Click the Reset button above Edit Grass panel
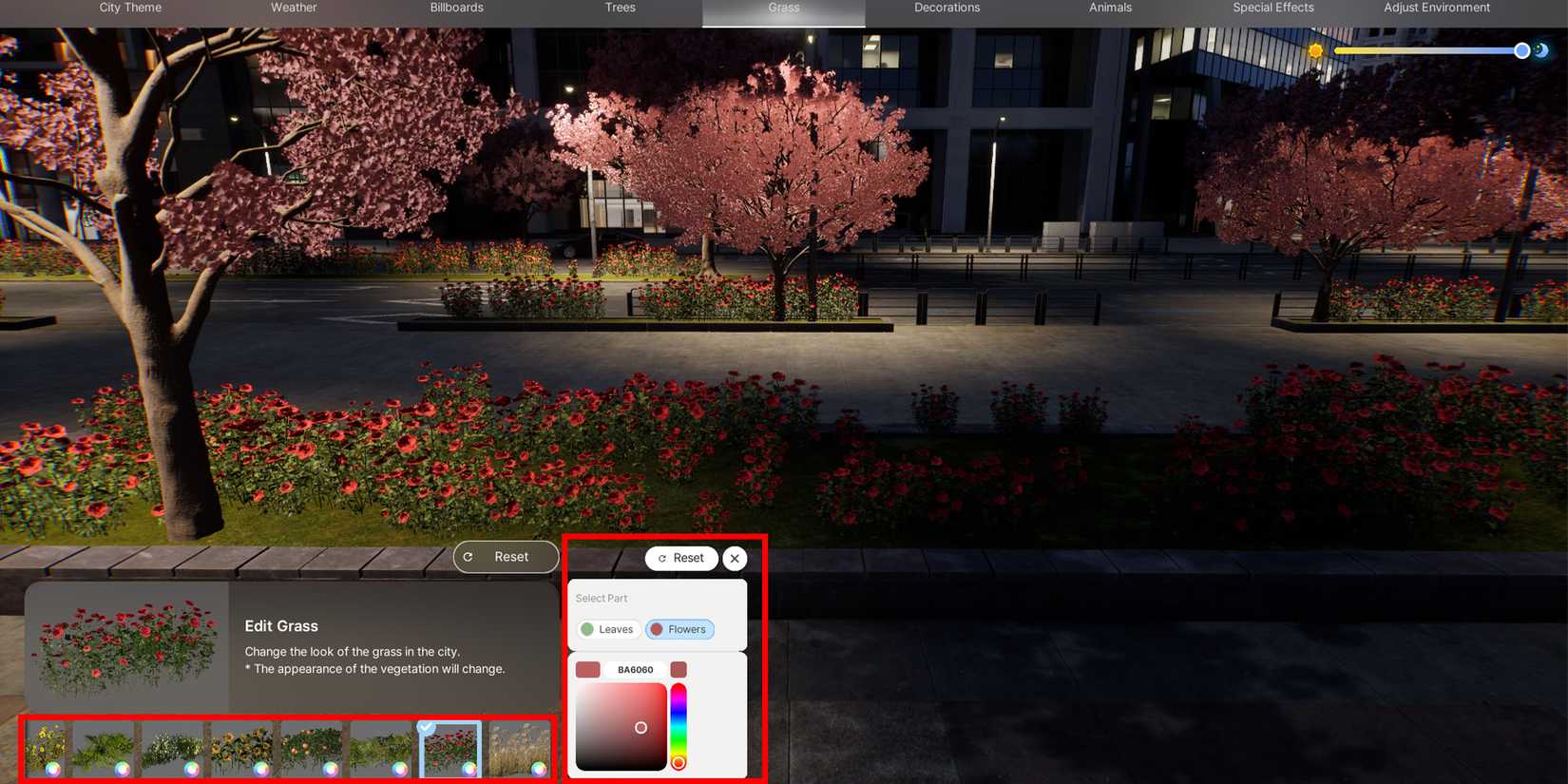Screen dimensions: 1568x784 [x=506, y=557]
